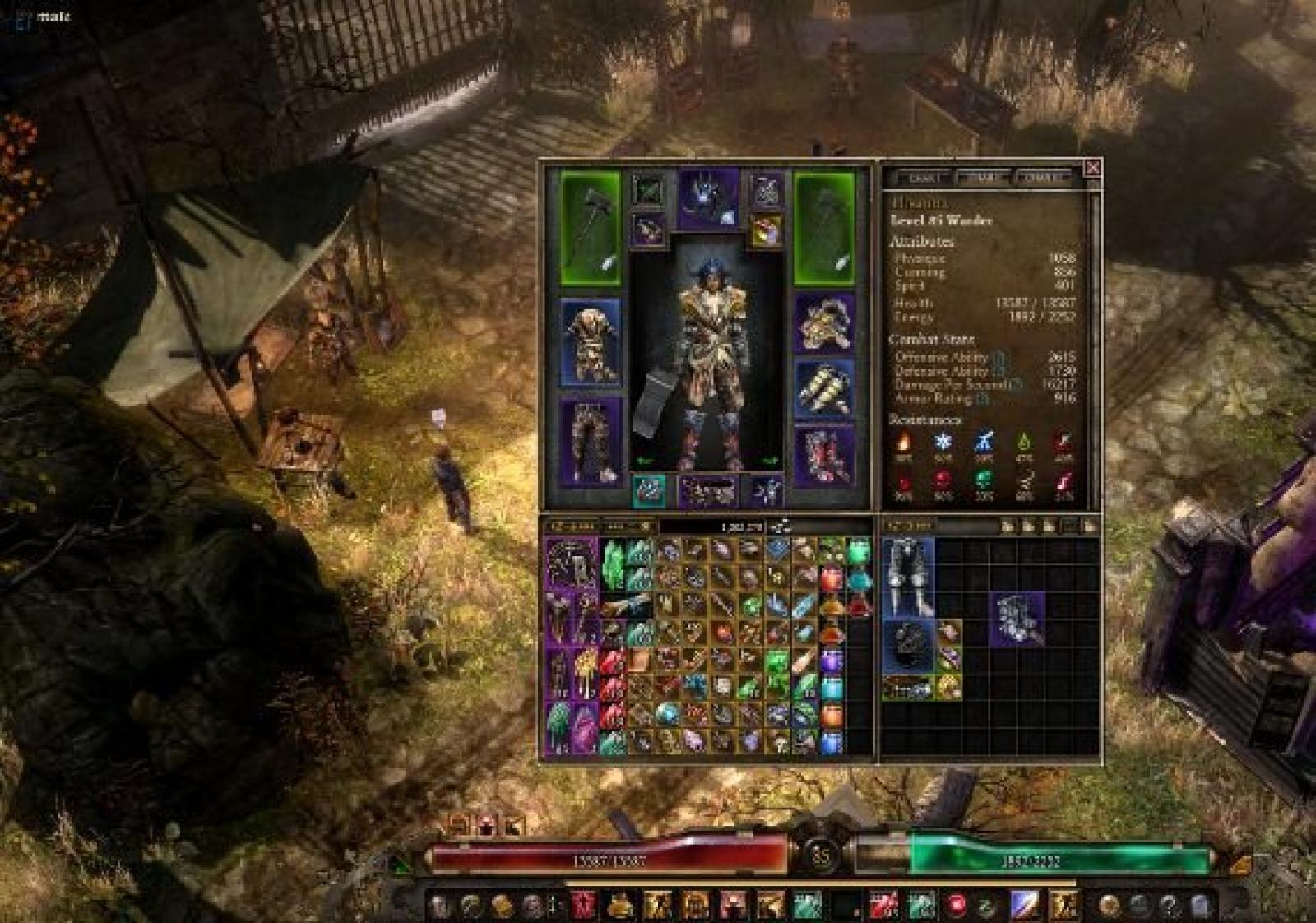The width and height of the screenshot is (1316, 923).
Task: Select purple armor piece in second bag
Action: point(1018,619)
